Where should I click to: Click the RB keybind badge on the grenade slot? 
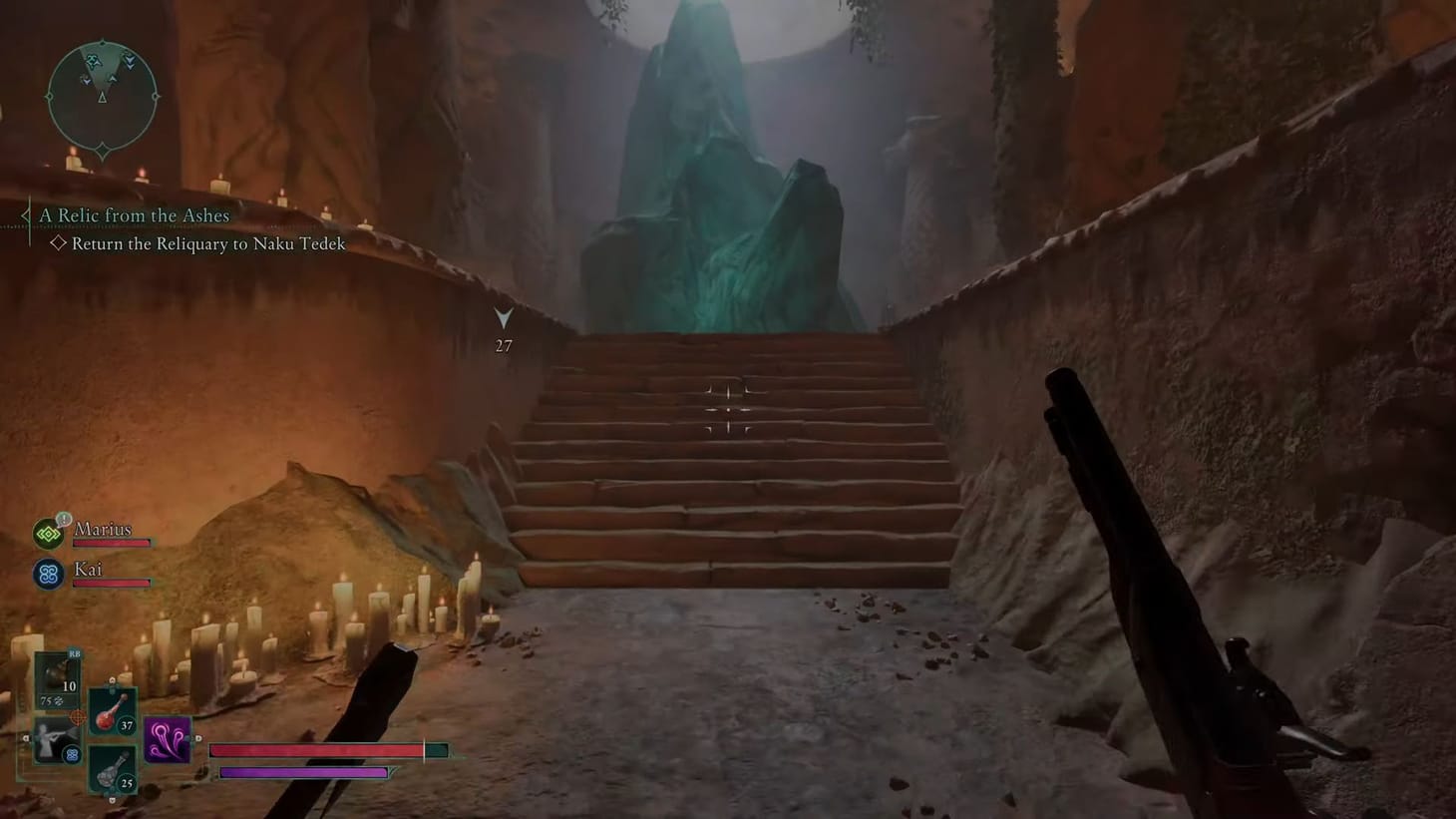(74, 653)
